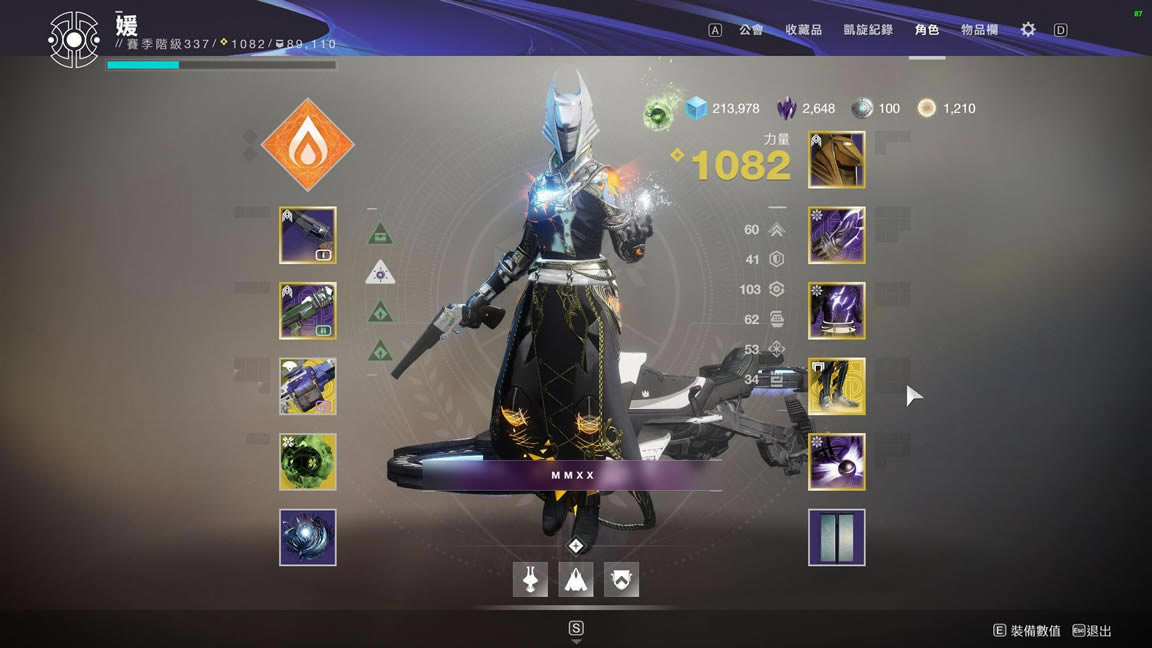This screenshot has width=1152, height=648.
Task: Select the green energy weapon slot
Action: coord(308,310)
